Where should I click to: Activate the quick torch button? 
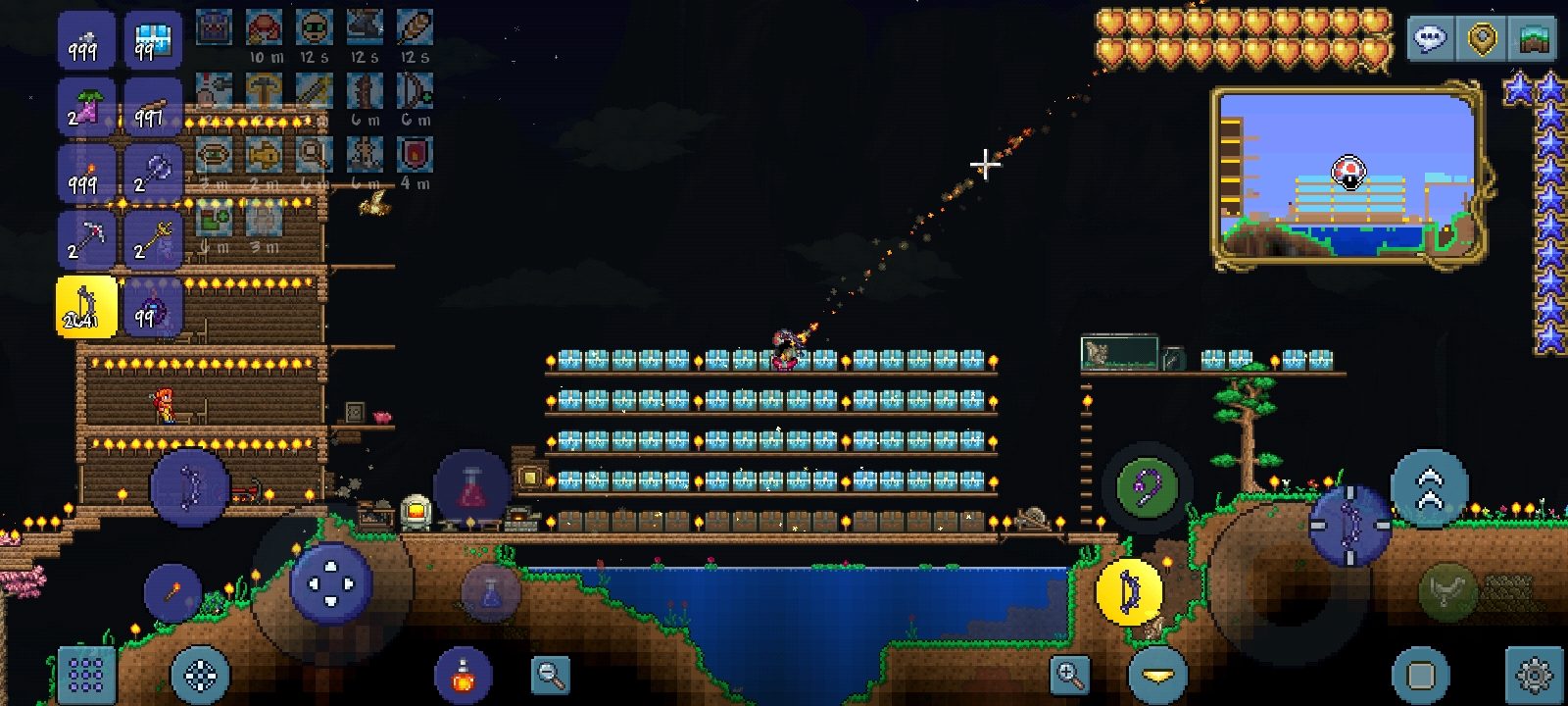[172, 591]
